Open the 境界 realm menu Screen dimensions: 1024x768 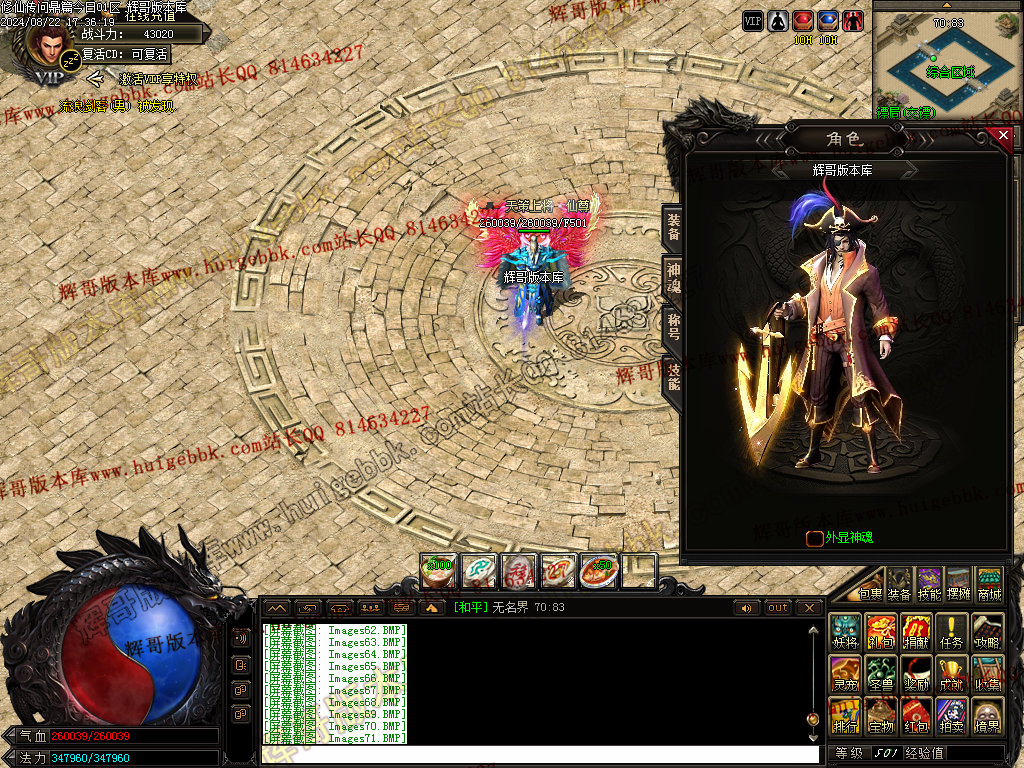[988, 718]
